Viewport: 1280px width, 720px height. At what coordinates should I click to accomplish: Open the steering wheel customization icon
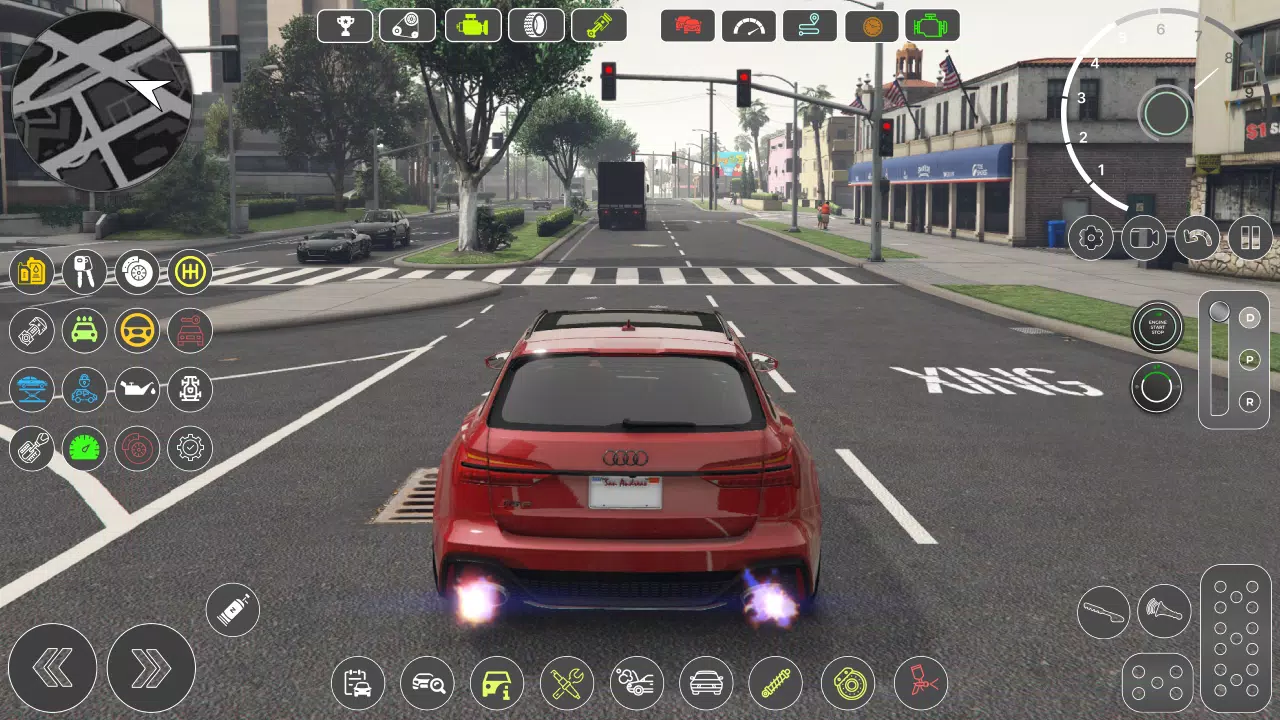(x=136, y=331)
